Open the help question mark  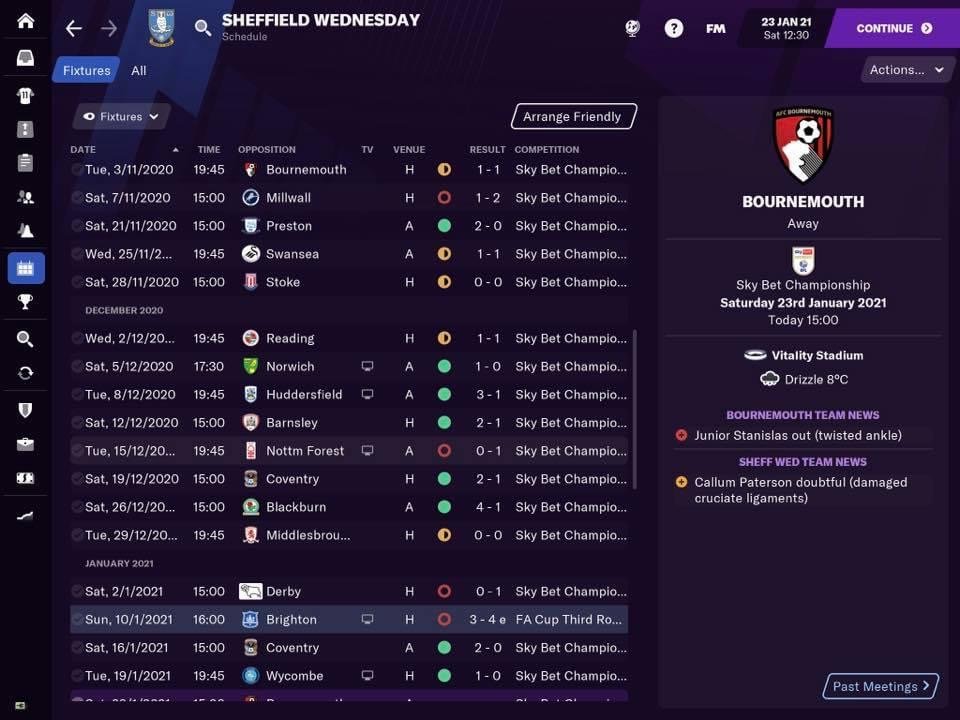tap(674, 28)
